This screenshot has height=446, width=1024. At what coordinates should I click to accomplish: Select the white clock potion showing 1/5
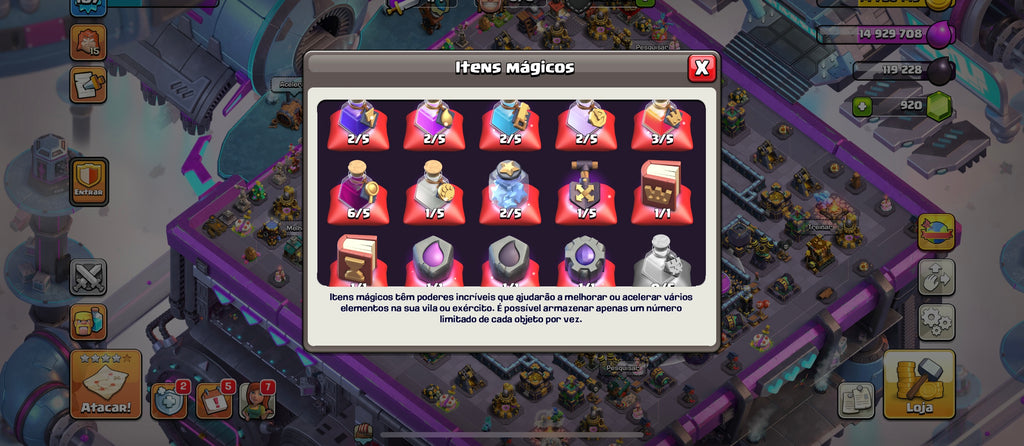434,191
